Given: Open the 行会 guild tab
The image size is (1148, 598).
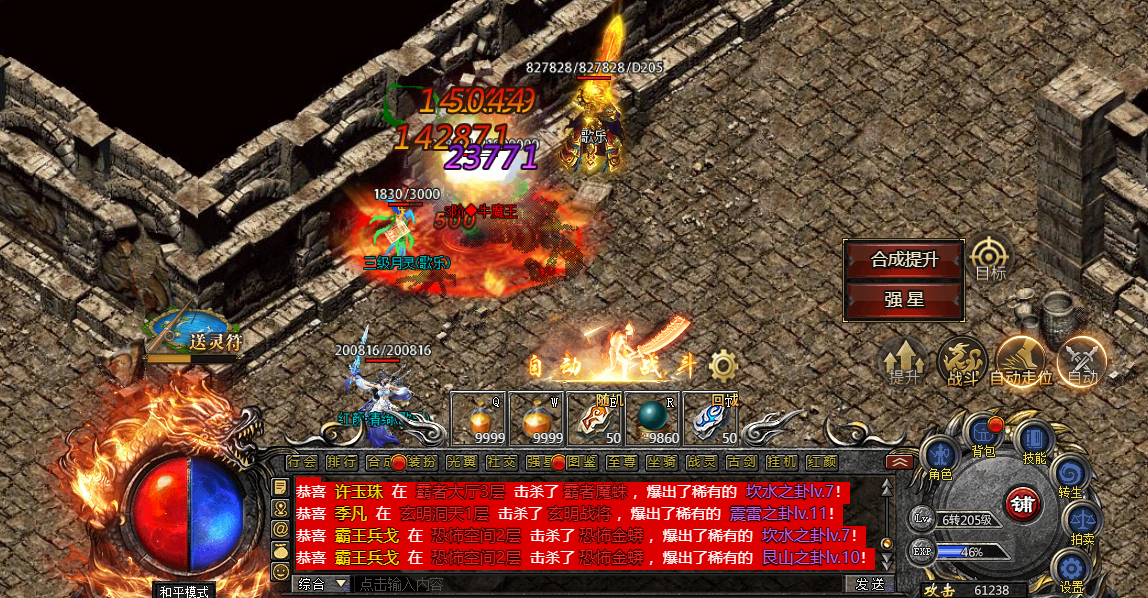Looking at the screenshot, I should [x=301, y=462].
